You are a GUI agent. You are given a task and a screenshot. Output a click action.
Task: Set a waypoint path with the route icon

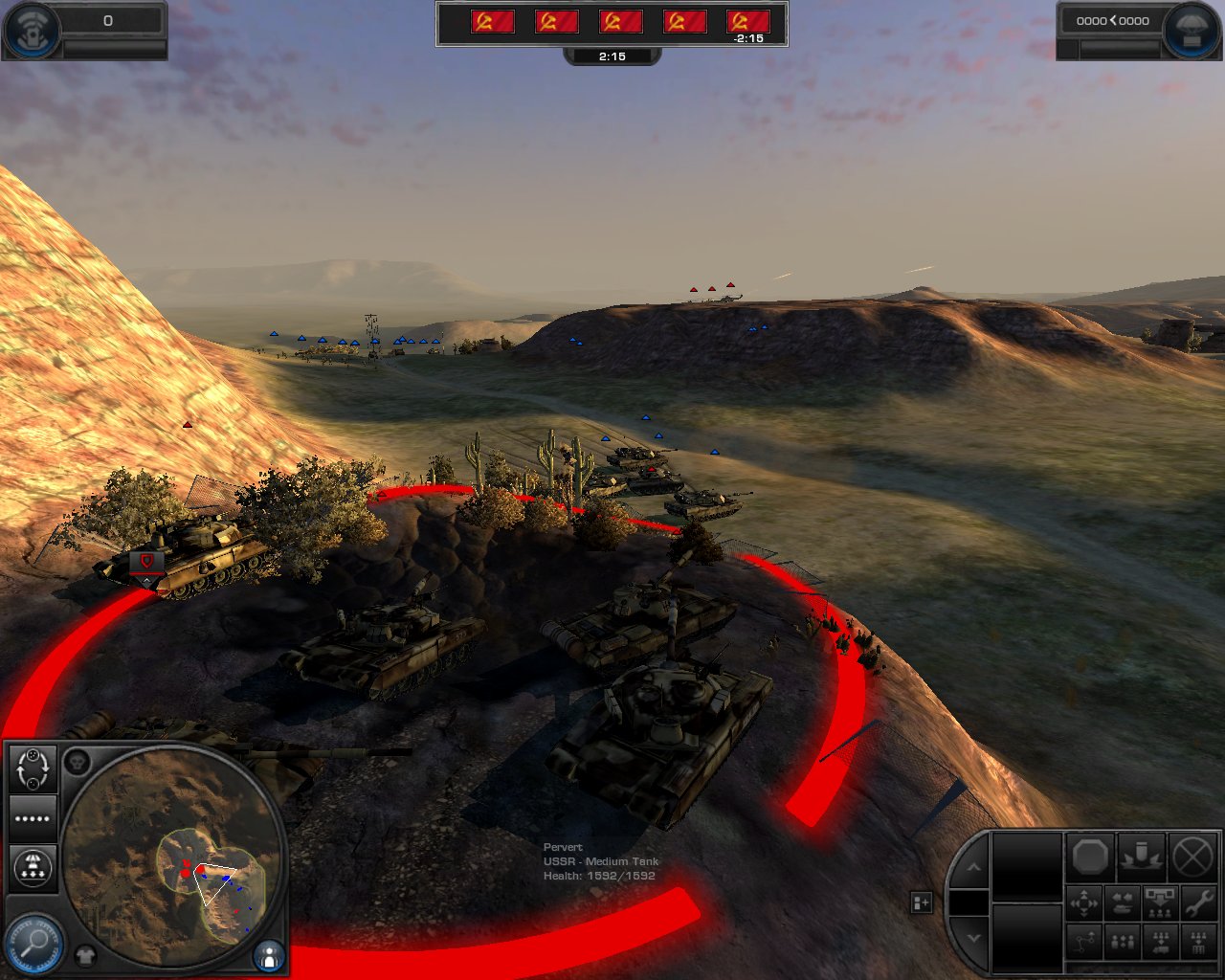pyautogui.click(x=1084, y=943)
